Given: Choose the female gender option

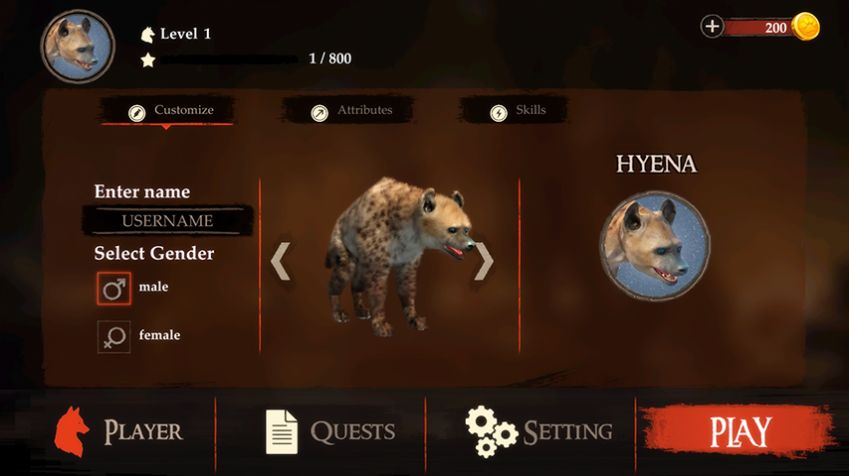Looking at the screenshot, I should (114, 336).
